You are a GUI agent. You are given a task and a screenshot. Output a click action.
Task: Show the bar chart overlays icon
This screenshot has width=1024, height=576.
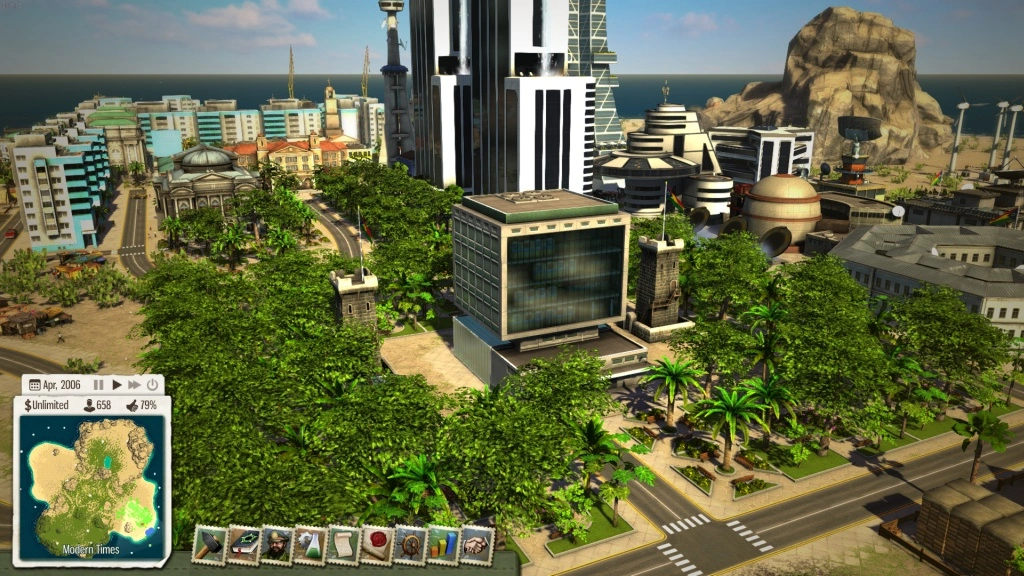pyautogui.click(x=444, y=545)
